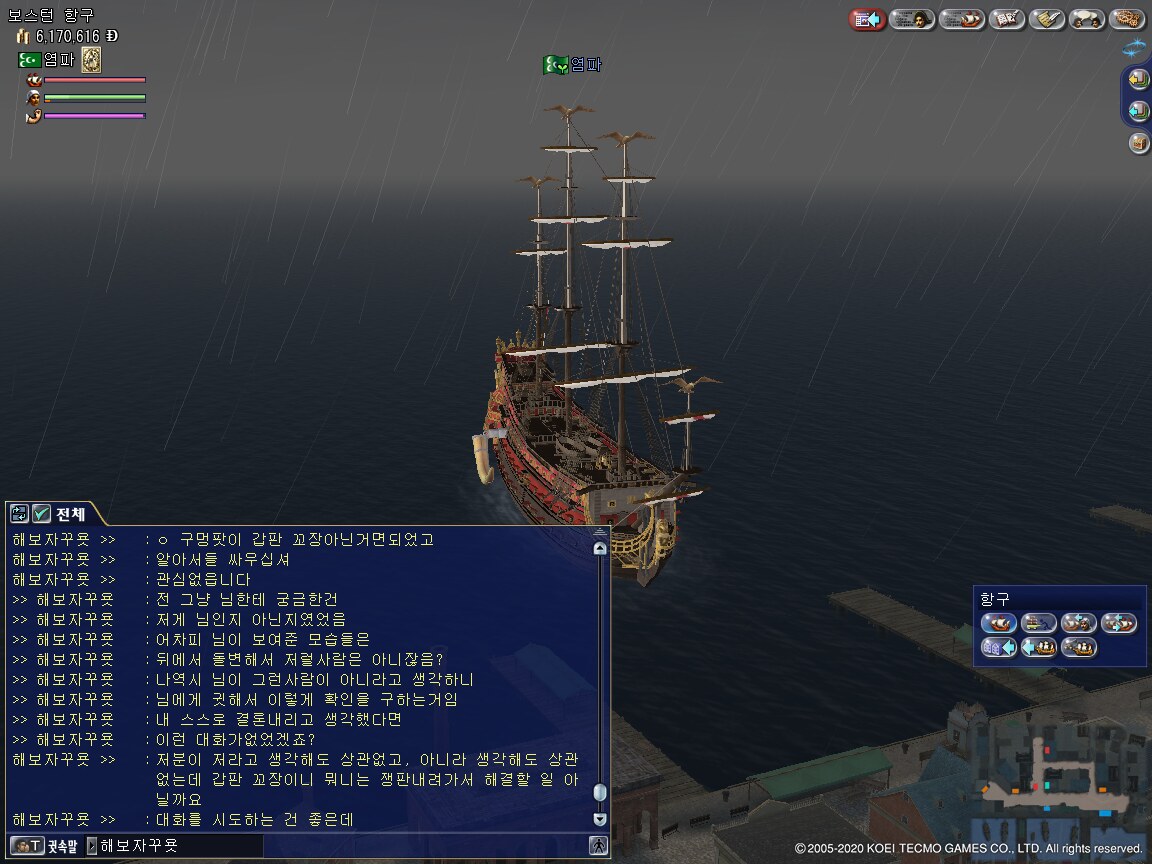Viewport: 1152px width, 864px height.
Task: Click the 귓속말 whisper mode button
Action: point(45,846)
